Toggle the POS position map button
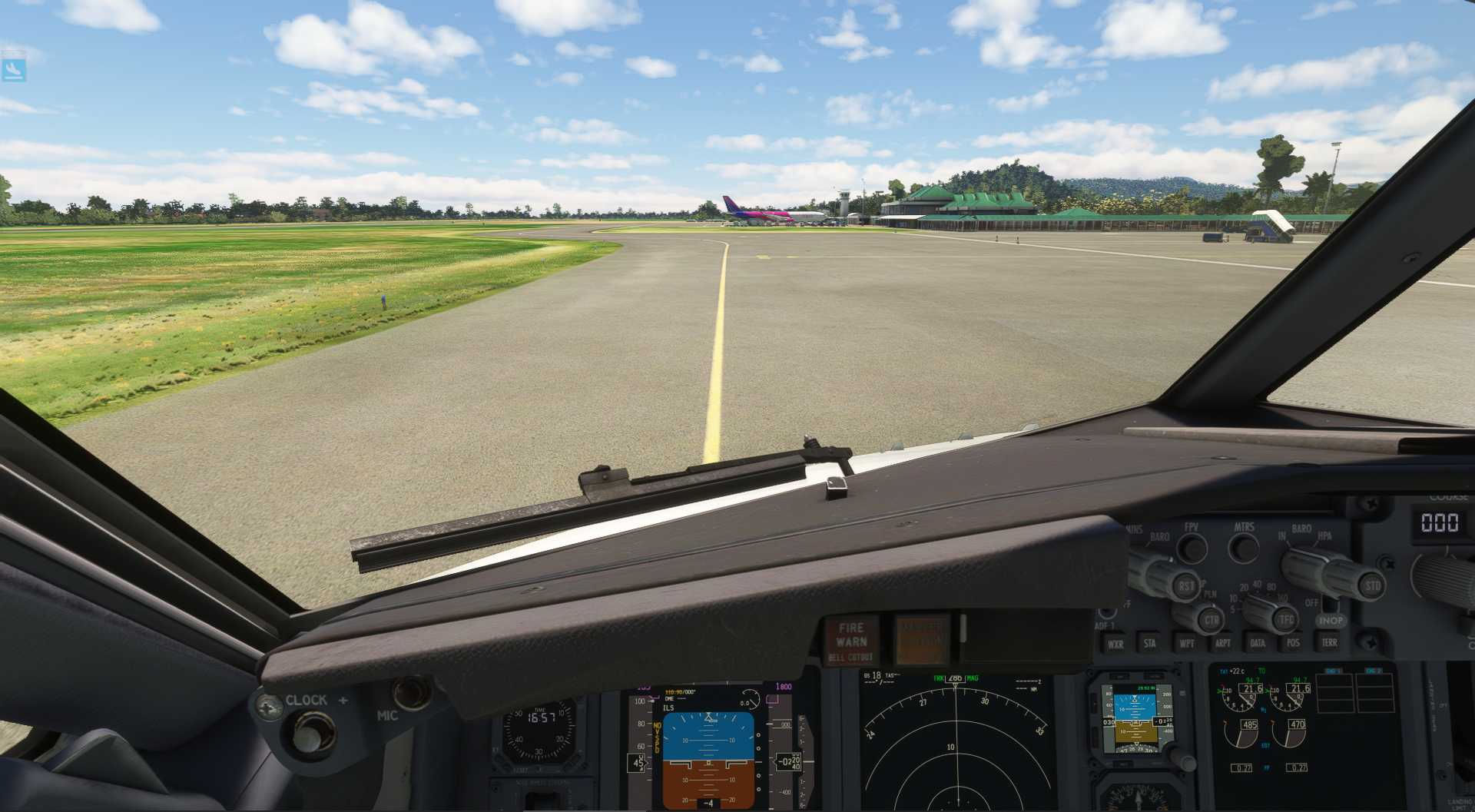1475x812 pixels. [1293, 641]
